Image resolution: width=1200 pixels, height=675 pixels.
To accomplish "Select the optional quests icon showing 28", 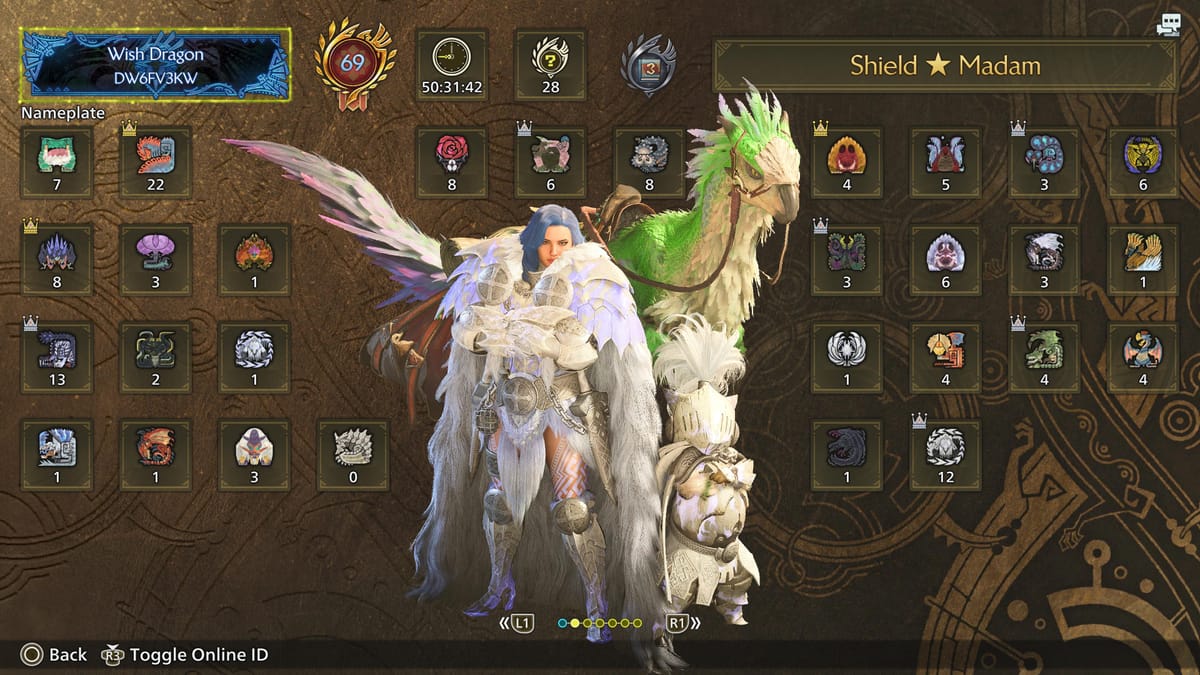I will pos(550,64).
